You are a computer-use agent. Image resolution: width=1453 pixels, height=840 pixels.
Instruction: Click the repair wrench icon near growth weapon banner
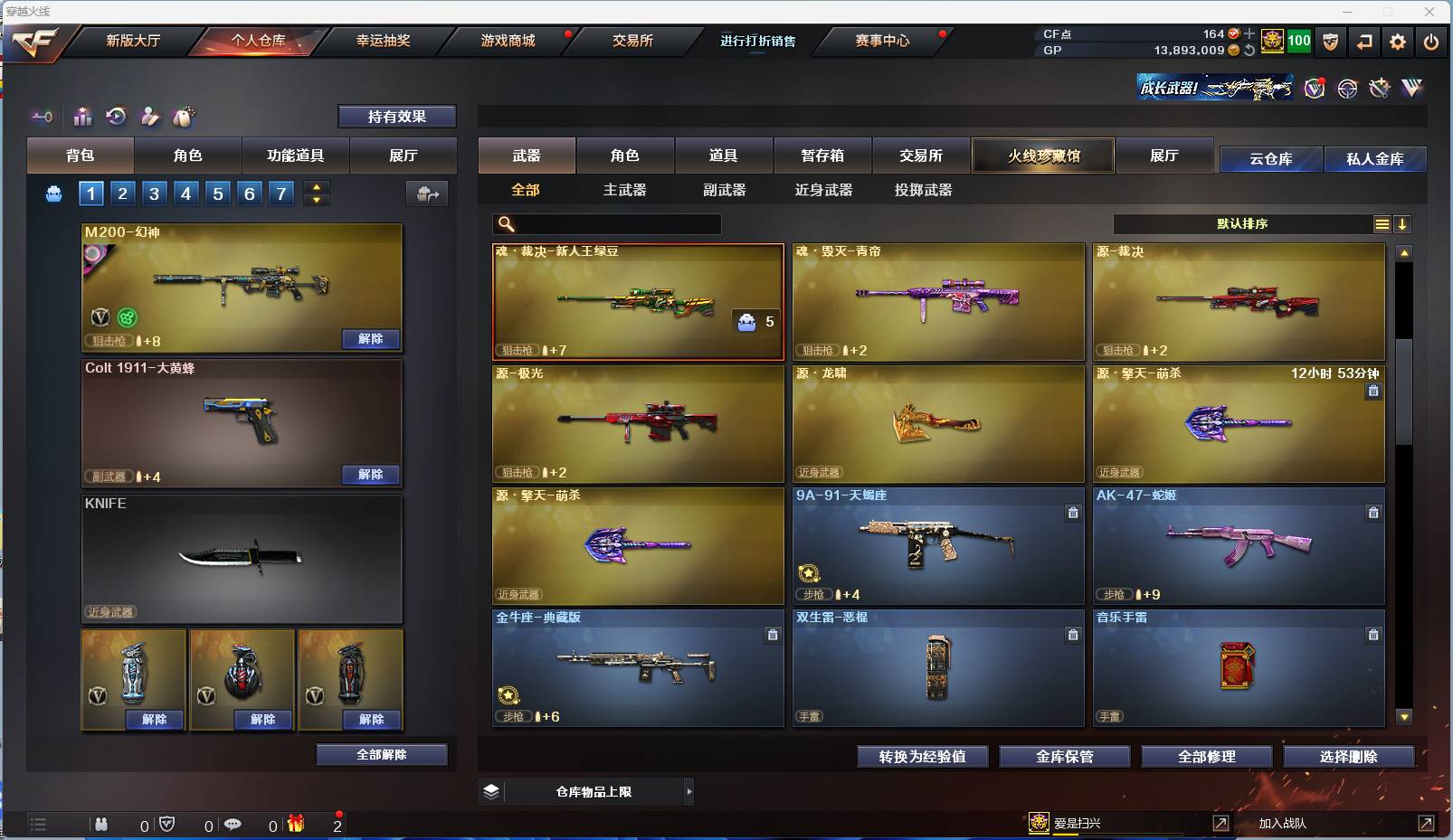pos(1380,88)
